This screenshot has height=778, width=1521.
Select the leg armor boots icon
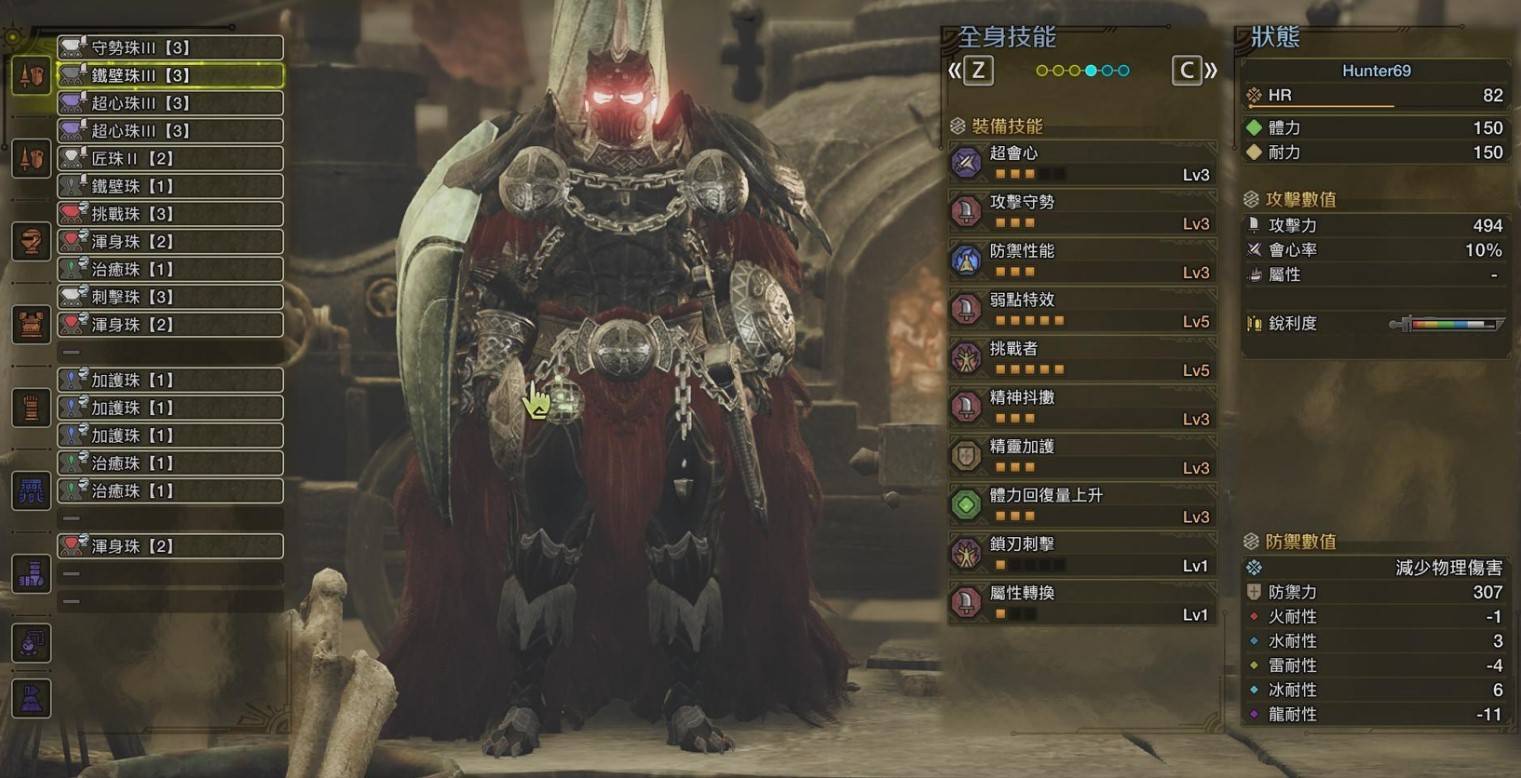point(31,572)
